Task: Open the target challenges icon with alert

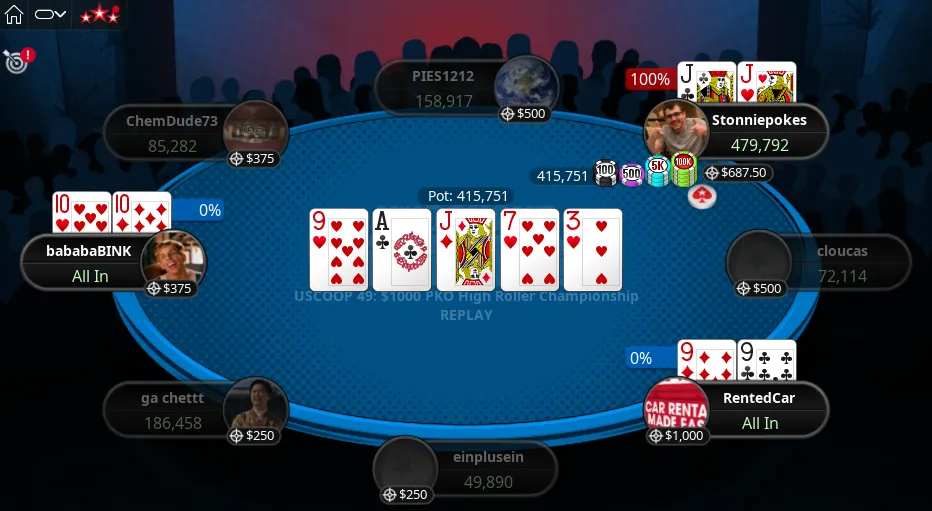Action: 16,60
